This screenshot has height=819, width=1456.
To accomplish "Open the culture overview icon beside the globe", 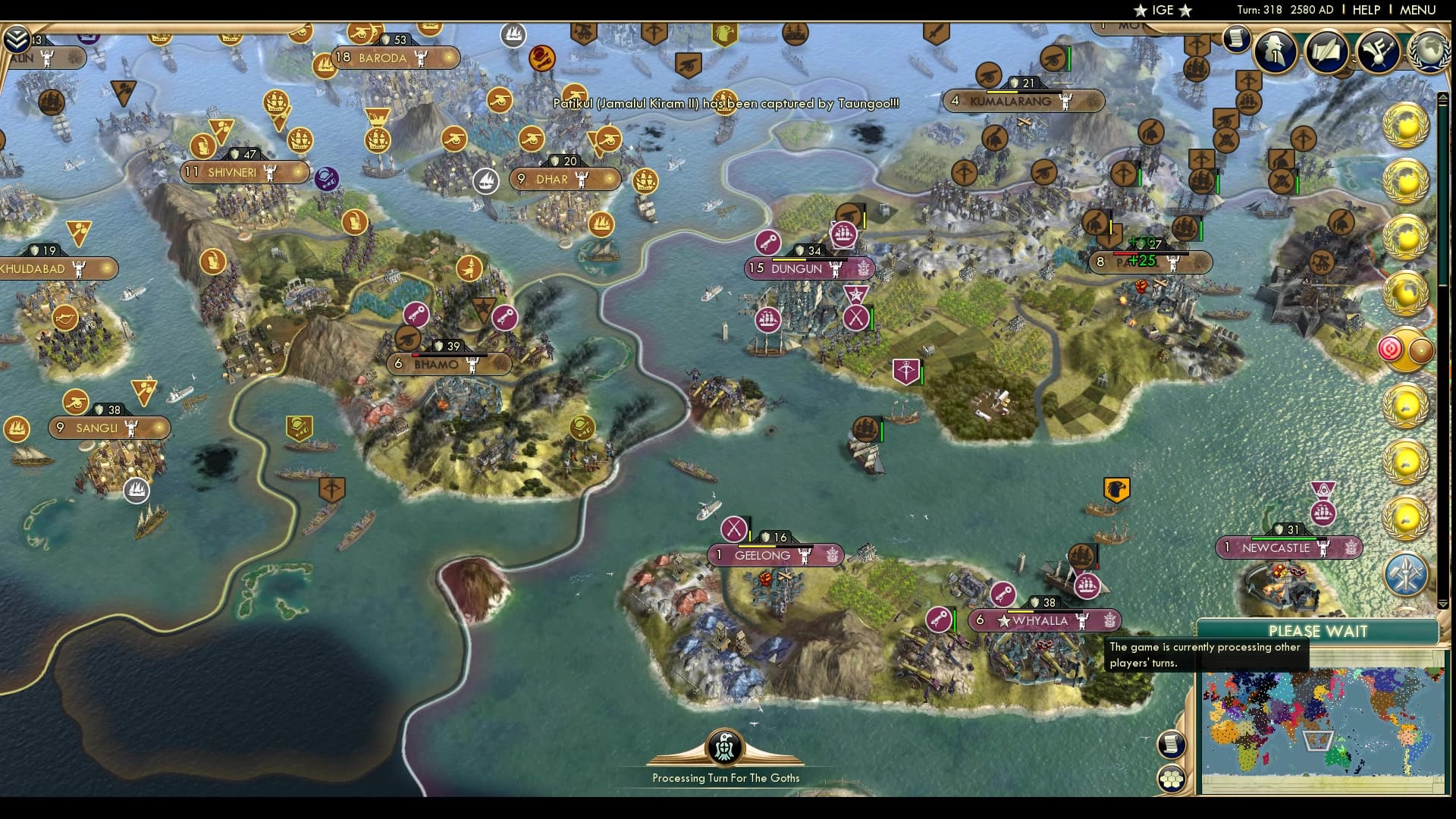I will point(1380,49).
